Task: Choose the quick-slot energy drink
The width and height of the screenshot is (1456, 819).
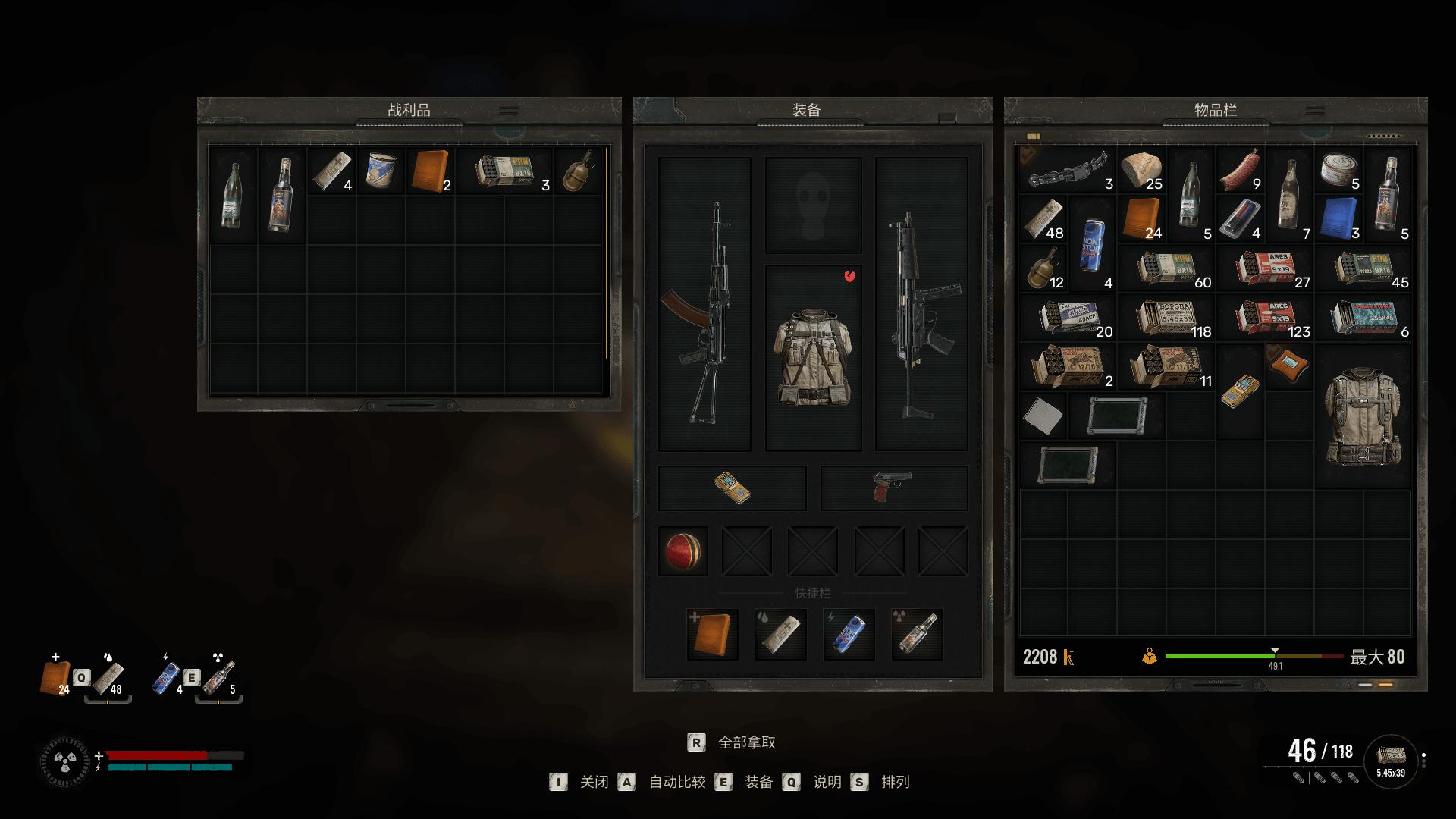Action: click(849, 634)
